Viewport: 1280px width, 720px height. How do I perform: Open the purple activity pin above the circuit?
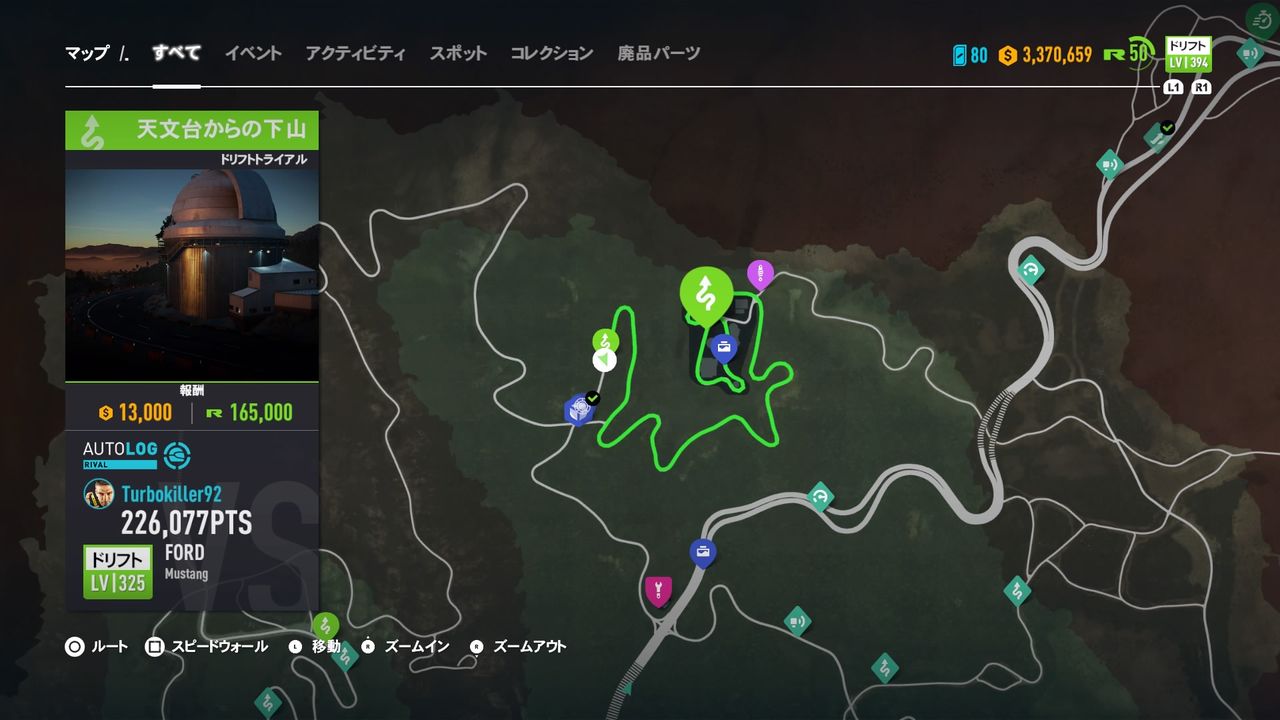[x=761, y=270]
